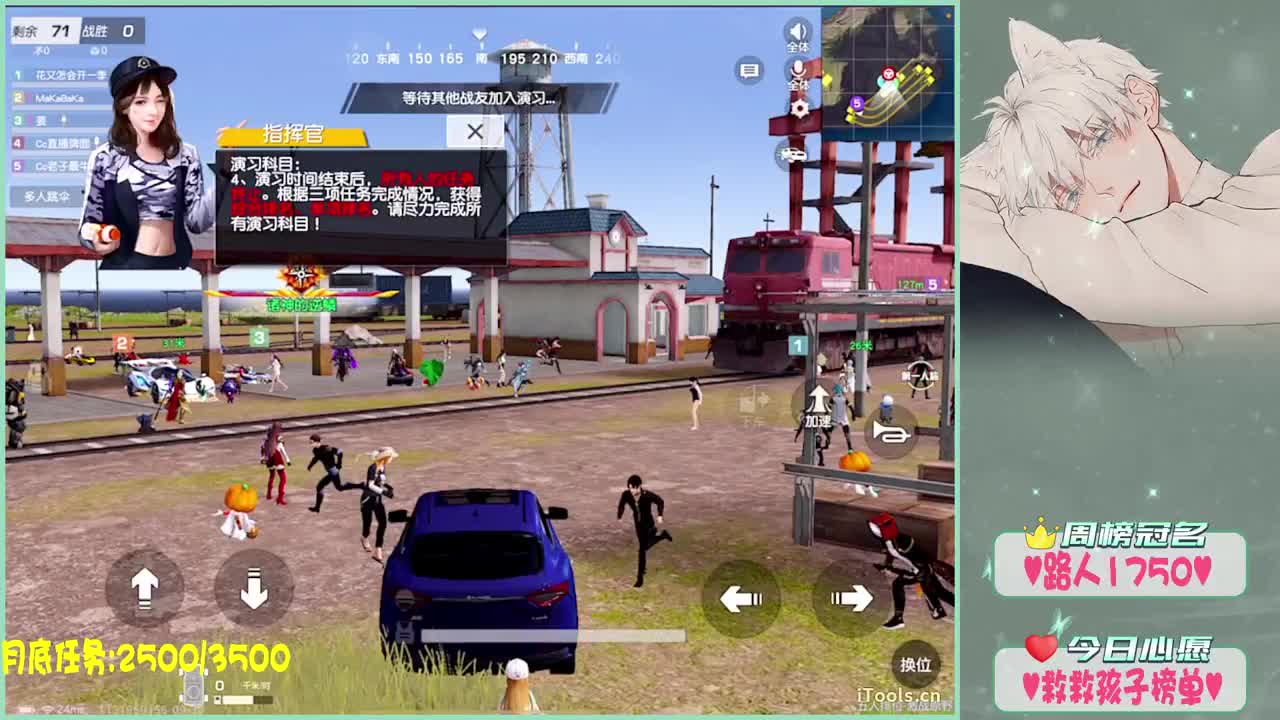Mute the 全体 microphone icon

coord(797,70)
